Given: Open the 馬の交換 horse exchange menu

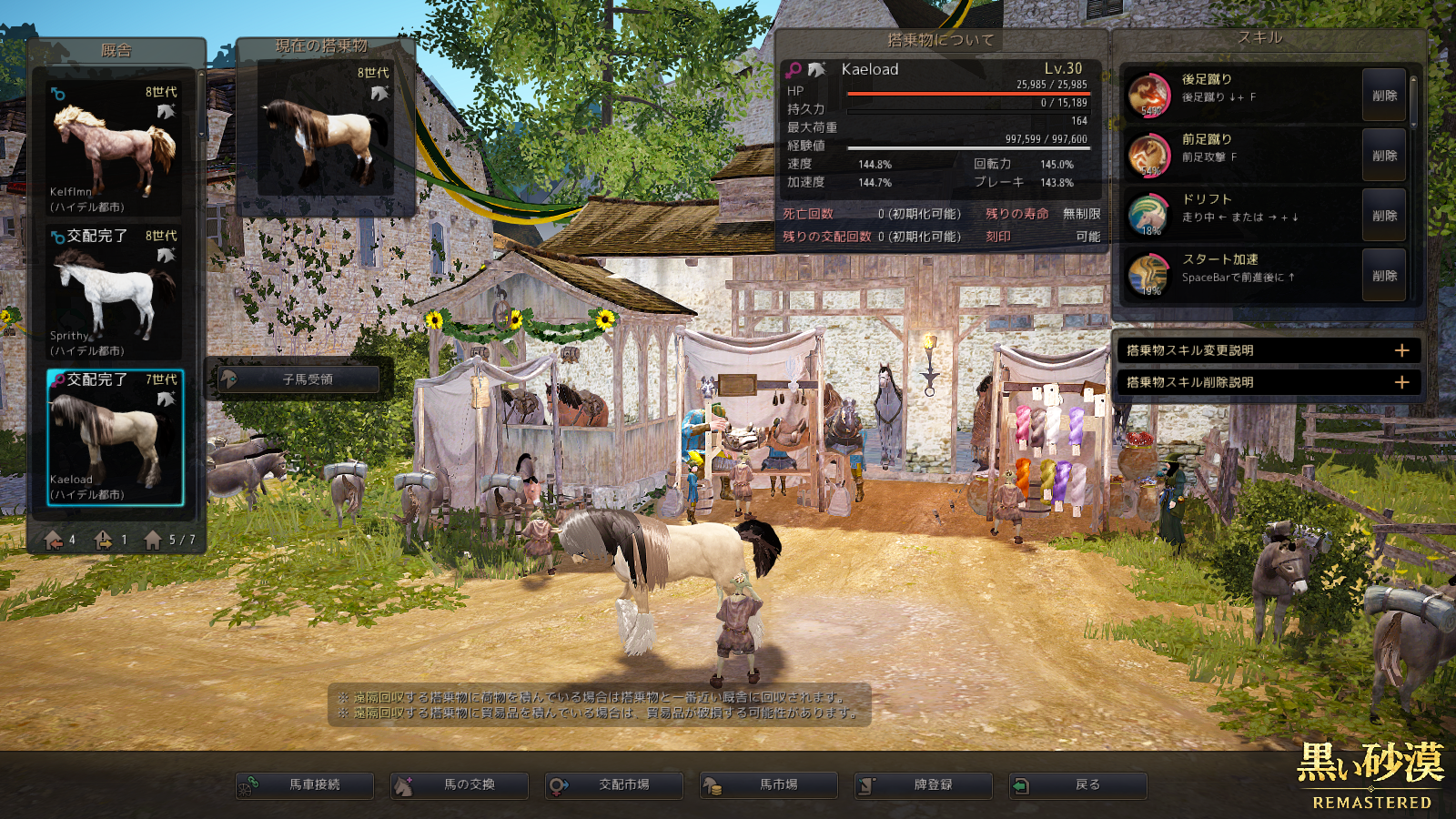Looking at the screenshot, I should pos(460,785).
